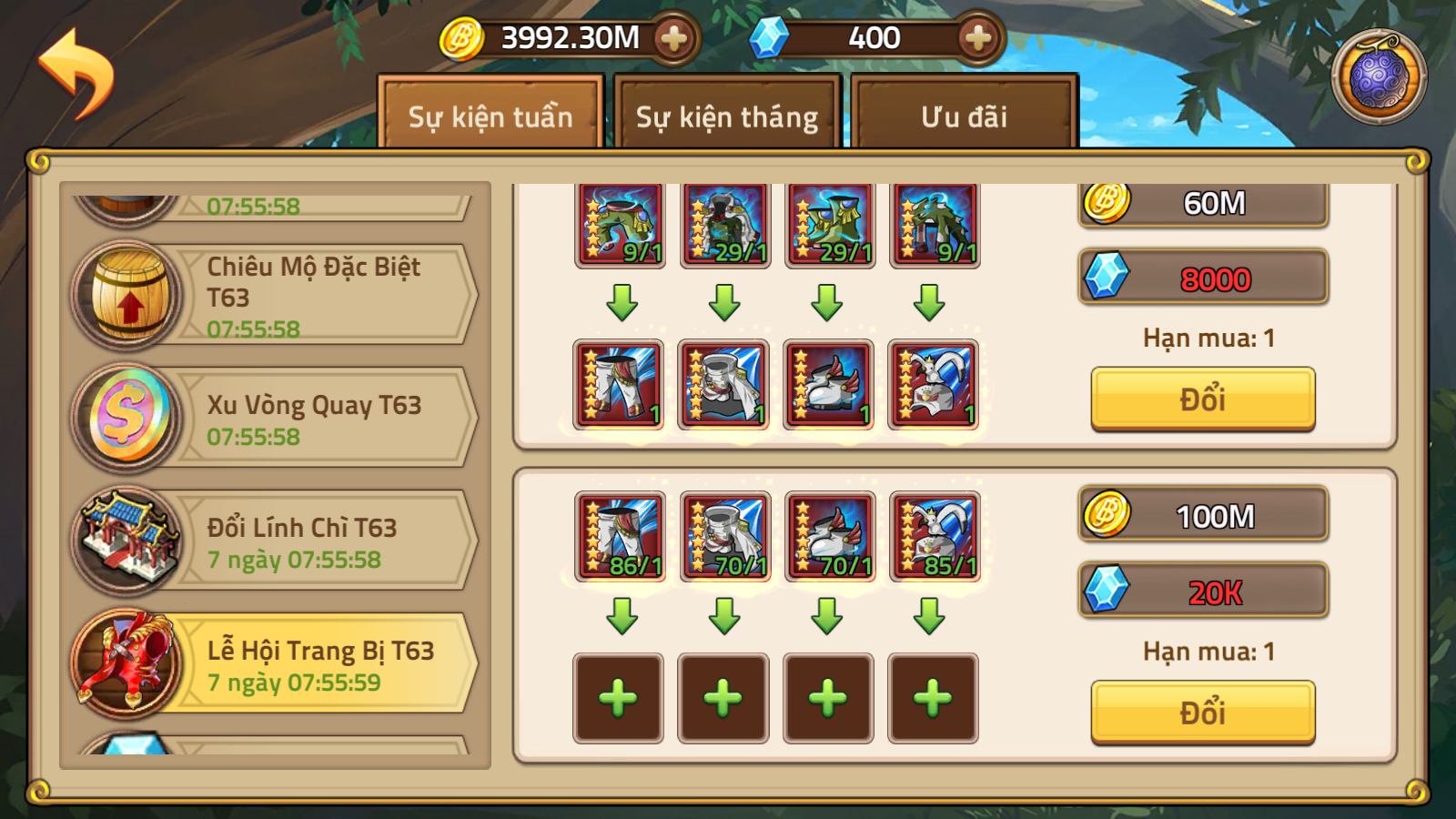Tap the purple devil fruit icon

(1379, 77)
